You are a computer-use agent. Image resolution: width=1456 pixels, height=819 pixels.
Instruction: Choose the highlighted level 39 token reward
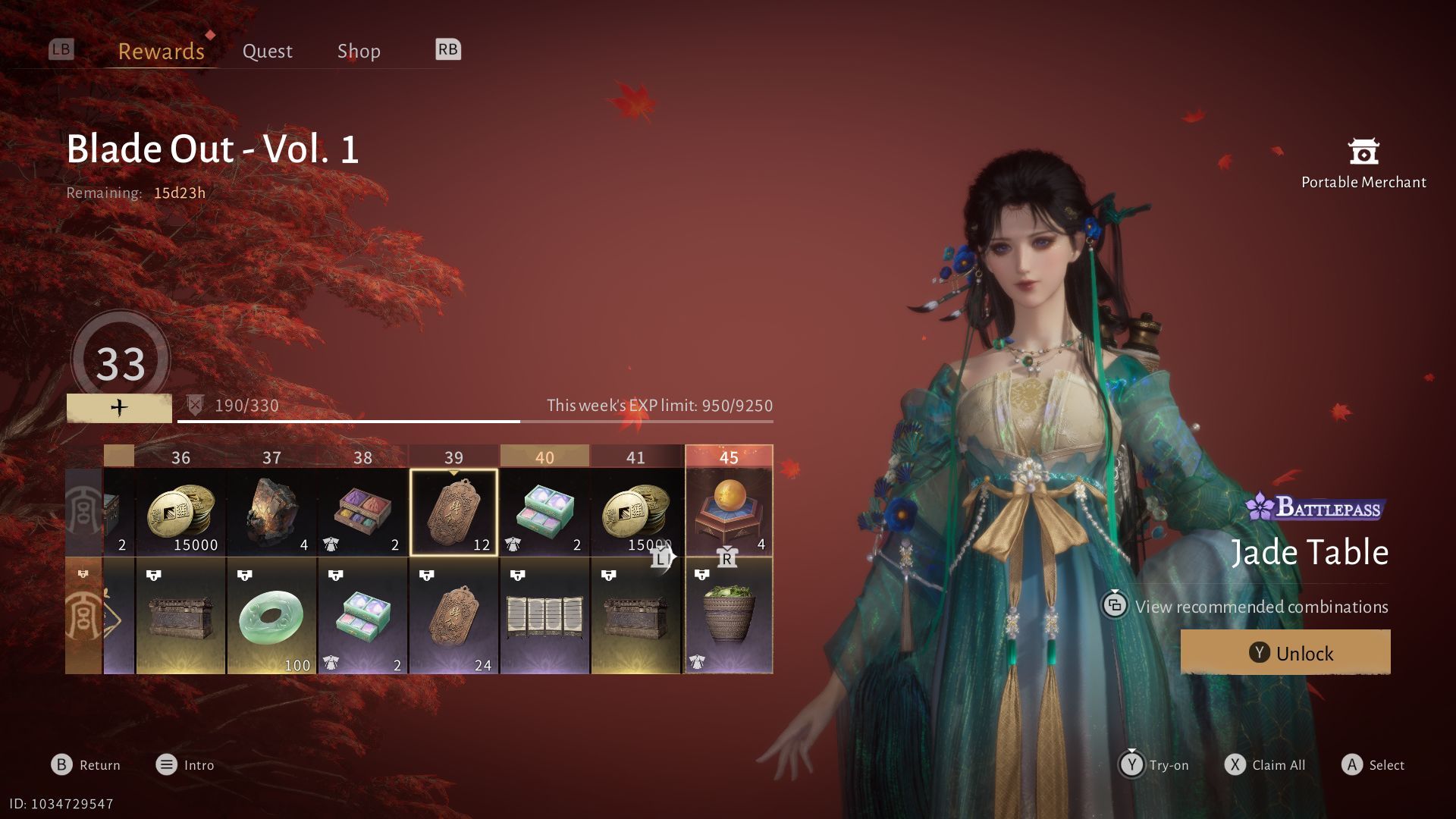[x=453, y=513]
